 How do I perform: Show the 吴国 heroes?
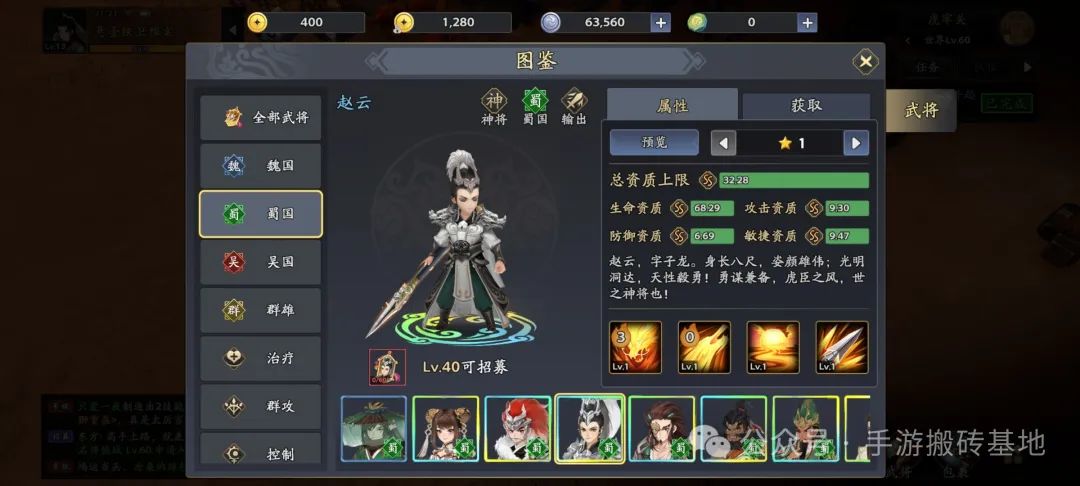pyautogui.click(x=261, y=262)
